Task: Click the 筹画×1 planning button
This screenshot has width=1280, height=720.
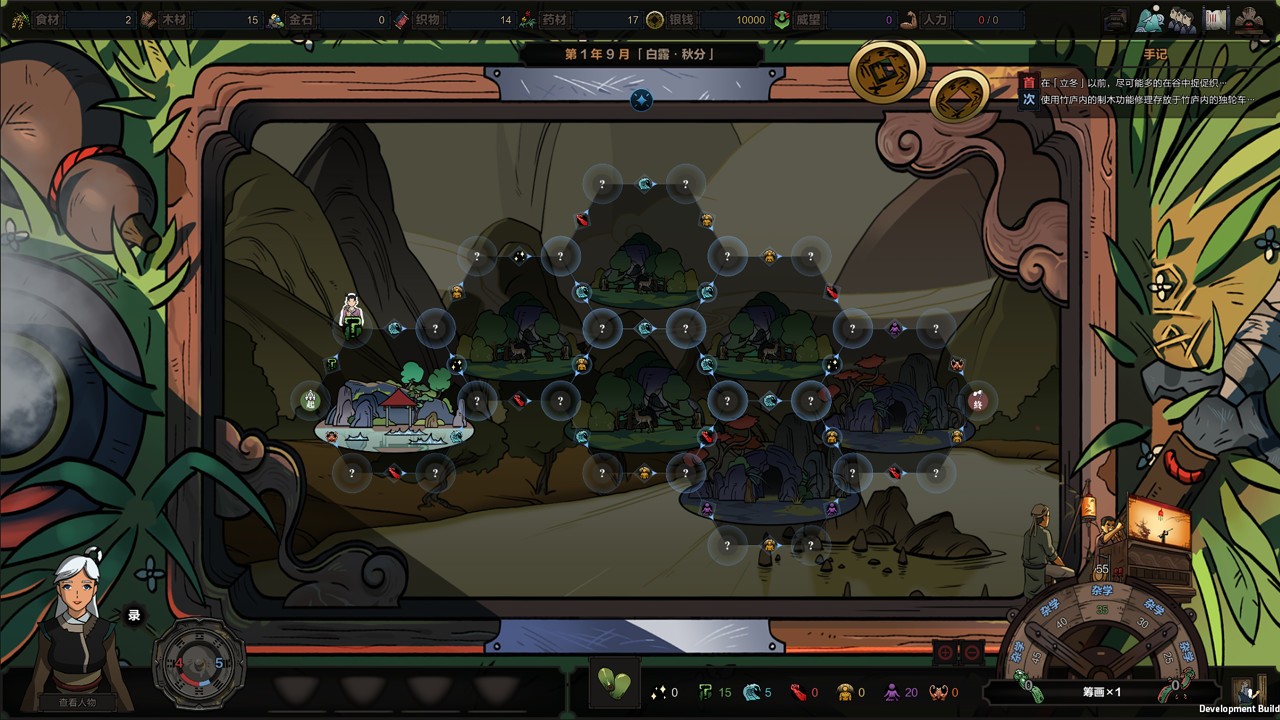Action: pos(1101,691)
